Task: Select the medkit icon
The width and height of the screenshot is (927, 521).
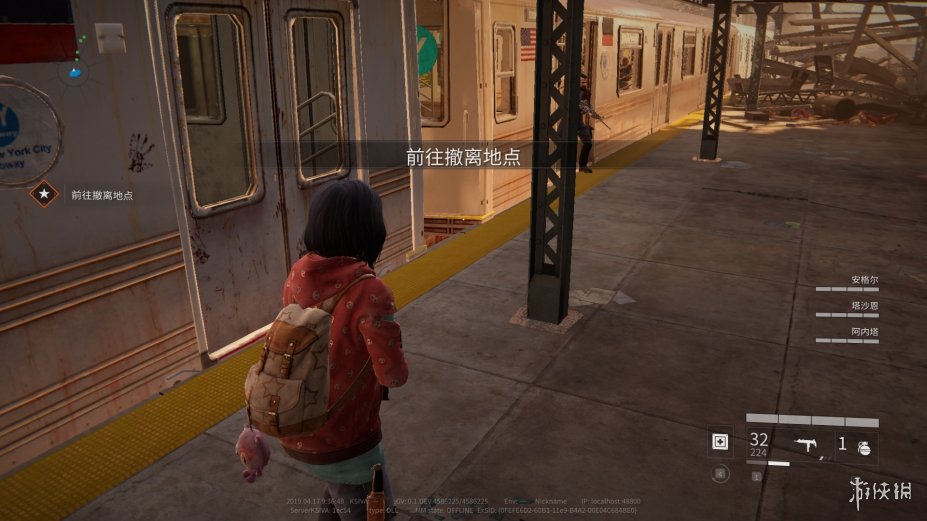Action: click(x=720, y=442)
